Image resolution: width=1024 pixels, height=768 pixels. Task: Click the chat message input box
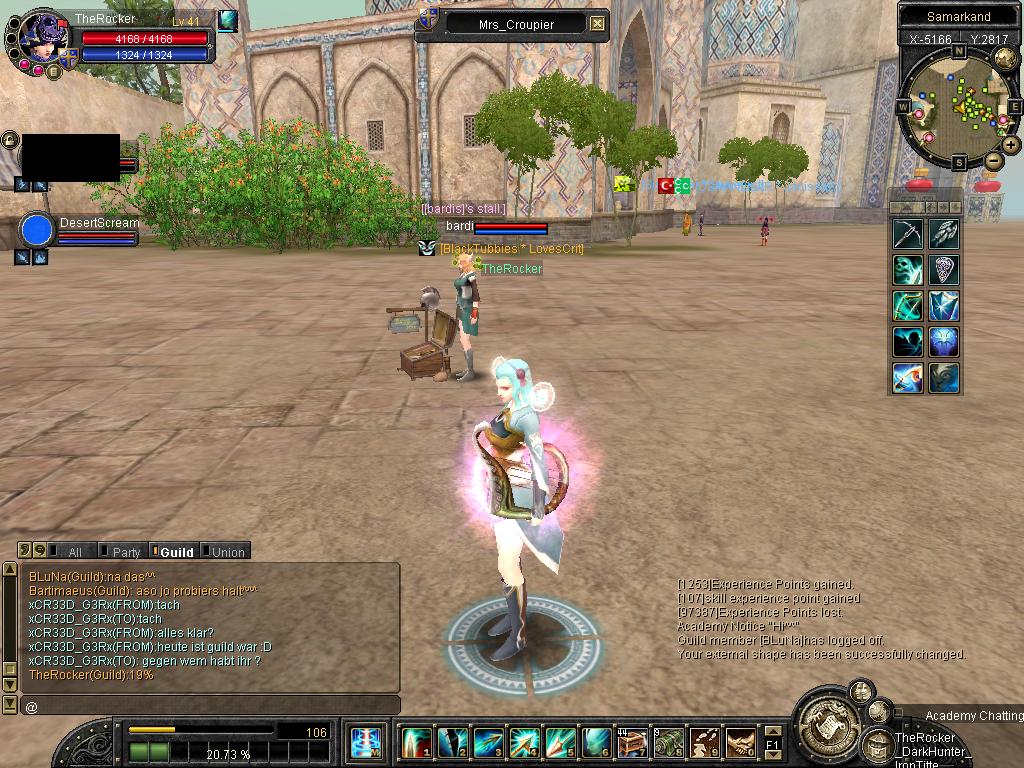coord(210,706)
